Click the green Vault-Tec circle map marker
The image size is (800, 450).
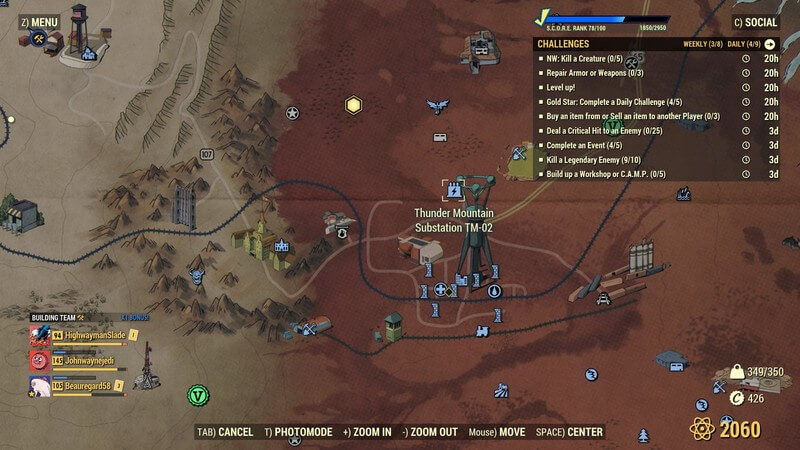(x=198, y=395)
